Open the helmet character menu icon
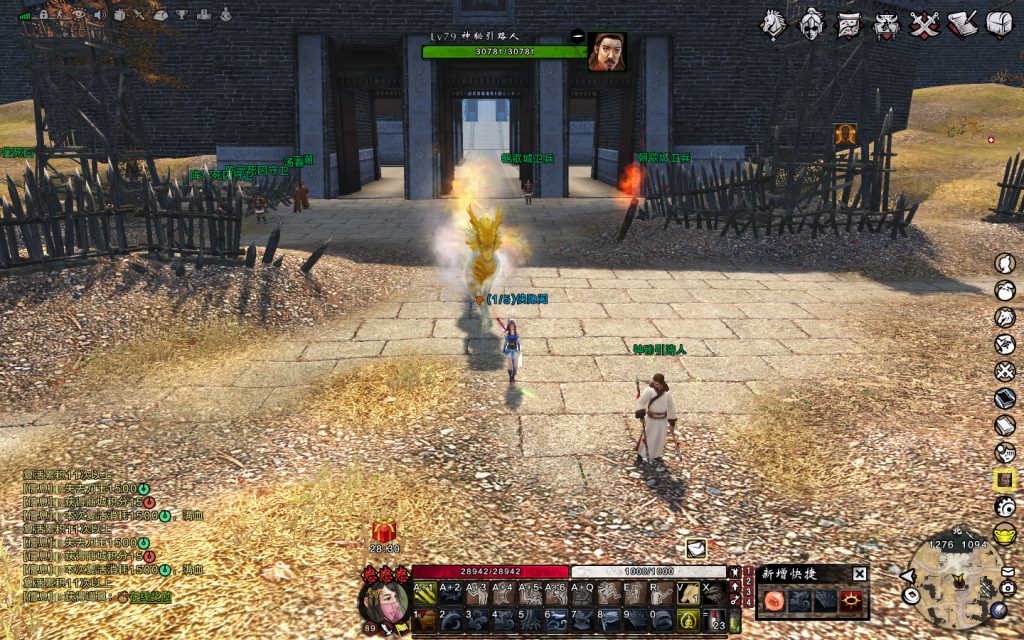Screen dimensions: 1024x640 coord(812,22)
